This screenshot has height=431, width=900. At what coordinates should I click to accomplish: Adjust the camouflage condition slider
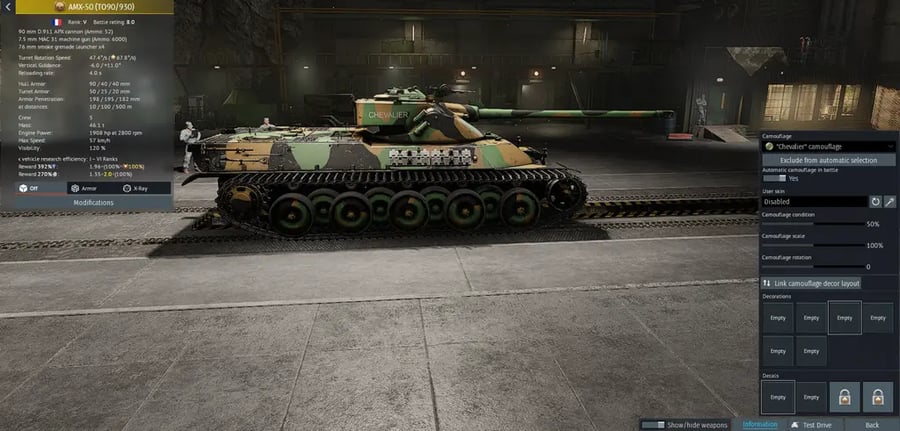point(812,224)
